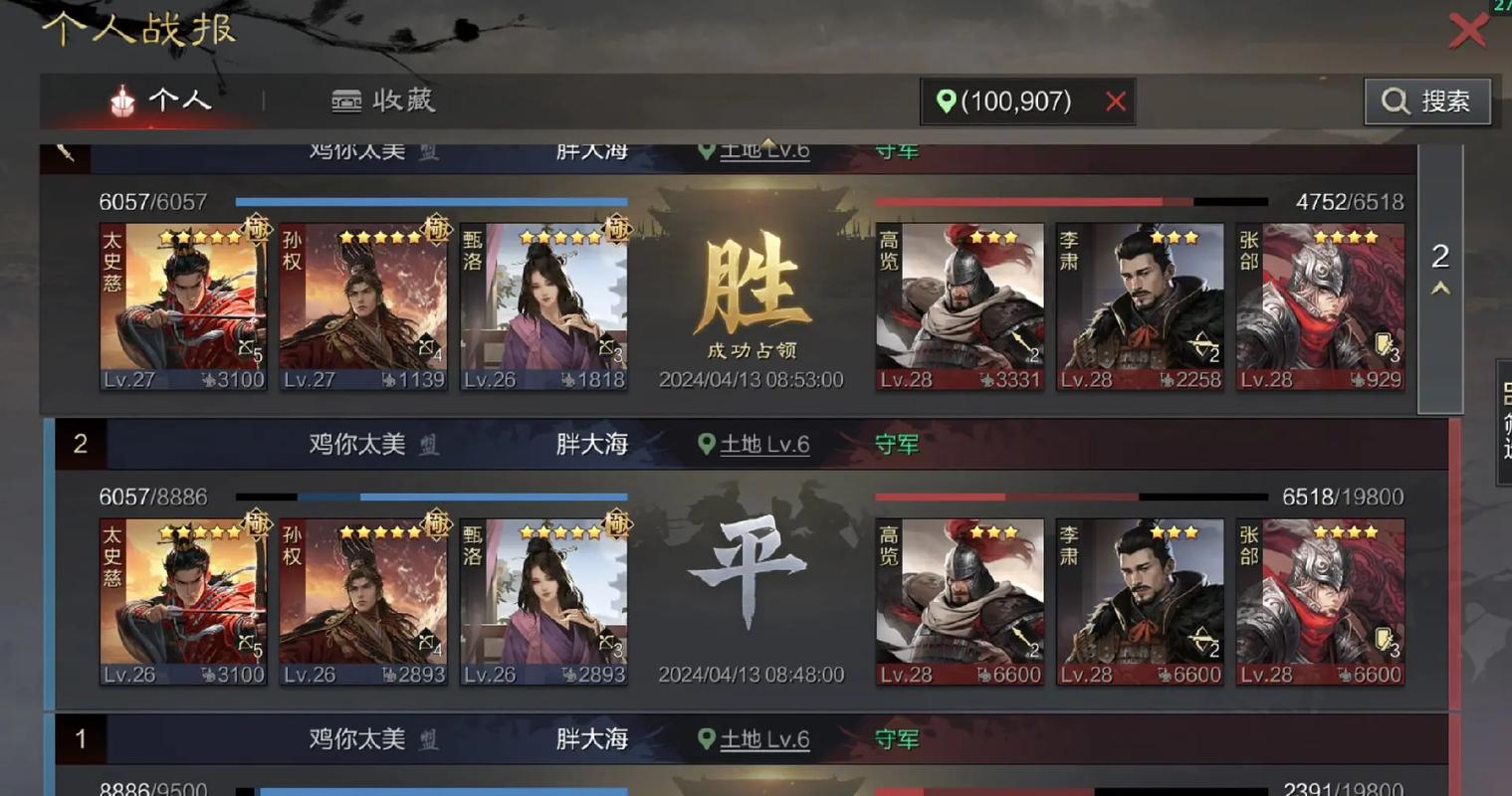Viewport: 1512px width, 796px height.
Task: Click the up arrow next to 土地 in the top report
Action: point(767,143)
